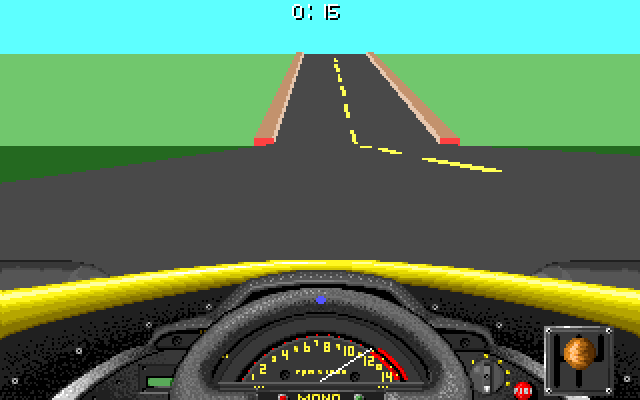Select the rotary dial beside the tachometer
Screen dimensions: 640x400
(486, 376)
